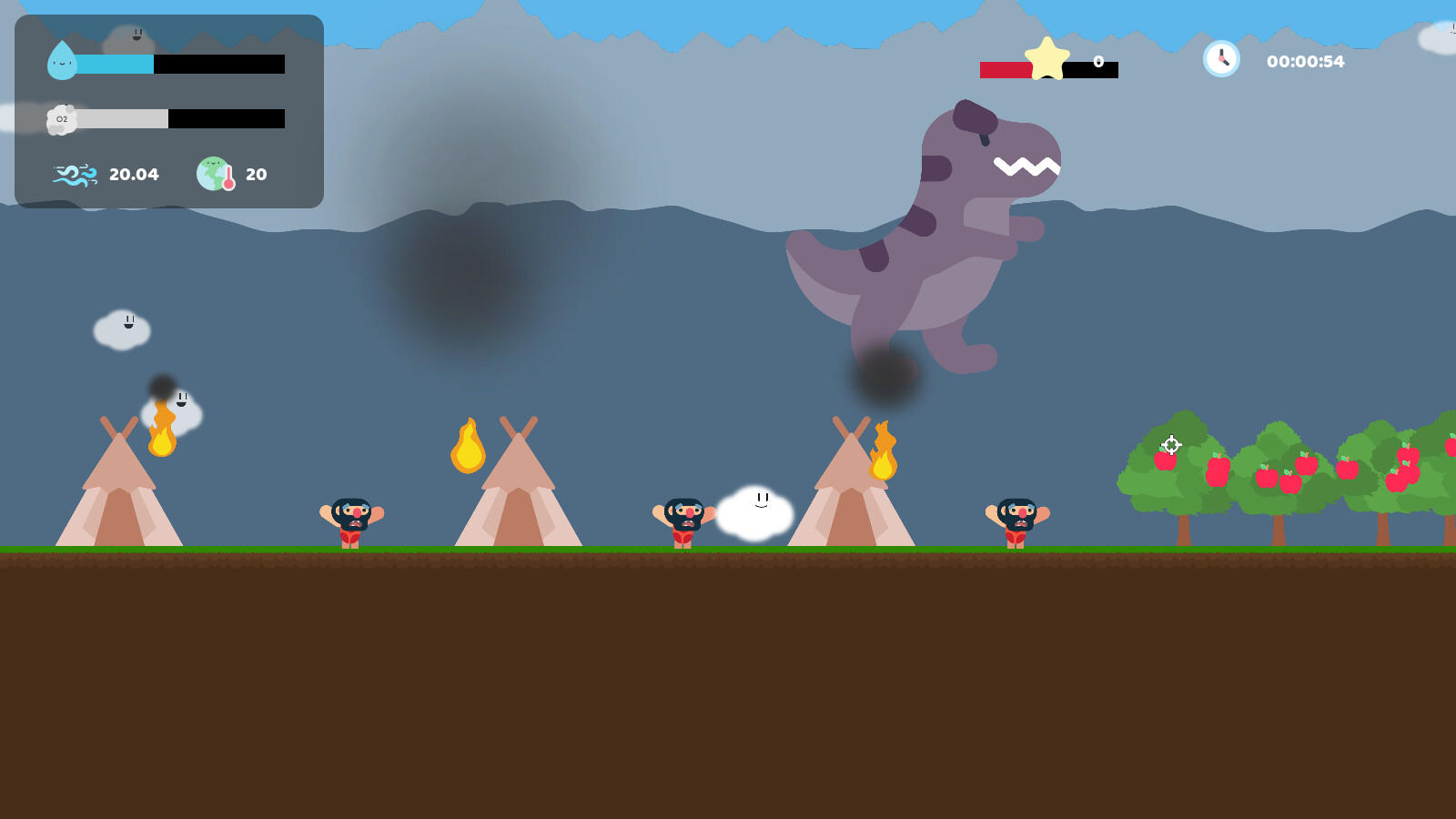Click the smiling cloud near the ground
The image size is (1456, 819).
pos(756,510)
